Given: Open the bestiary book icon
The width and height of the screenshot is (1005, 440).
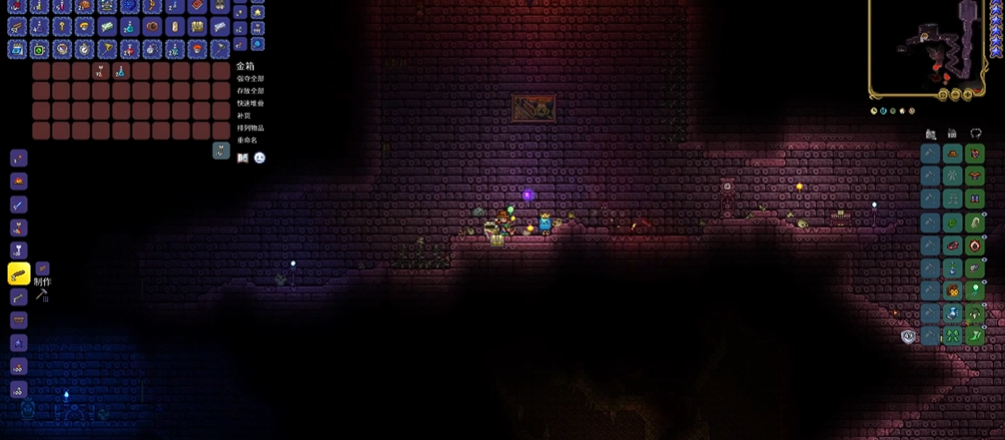Looking at the screenshot, I should 242,157.
